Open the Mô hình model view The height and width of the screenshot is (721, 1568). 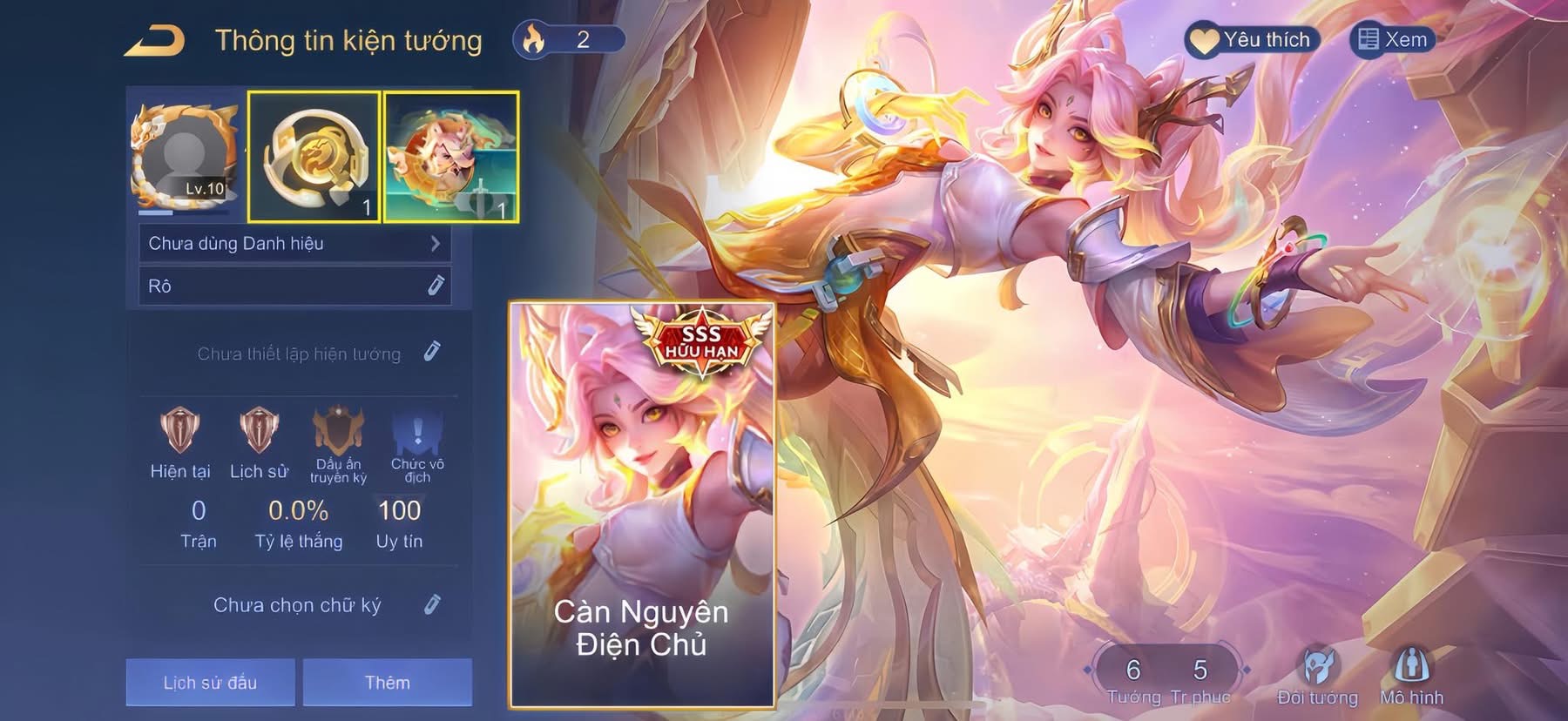[1411, 676]
